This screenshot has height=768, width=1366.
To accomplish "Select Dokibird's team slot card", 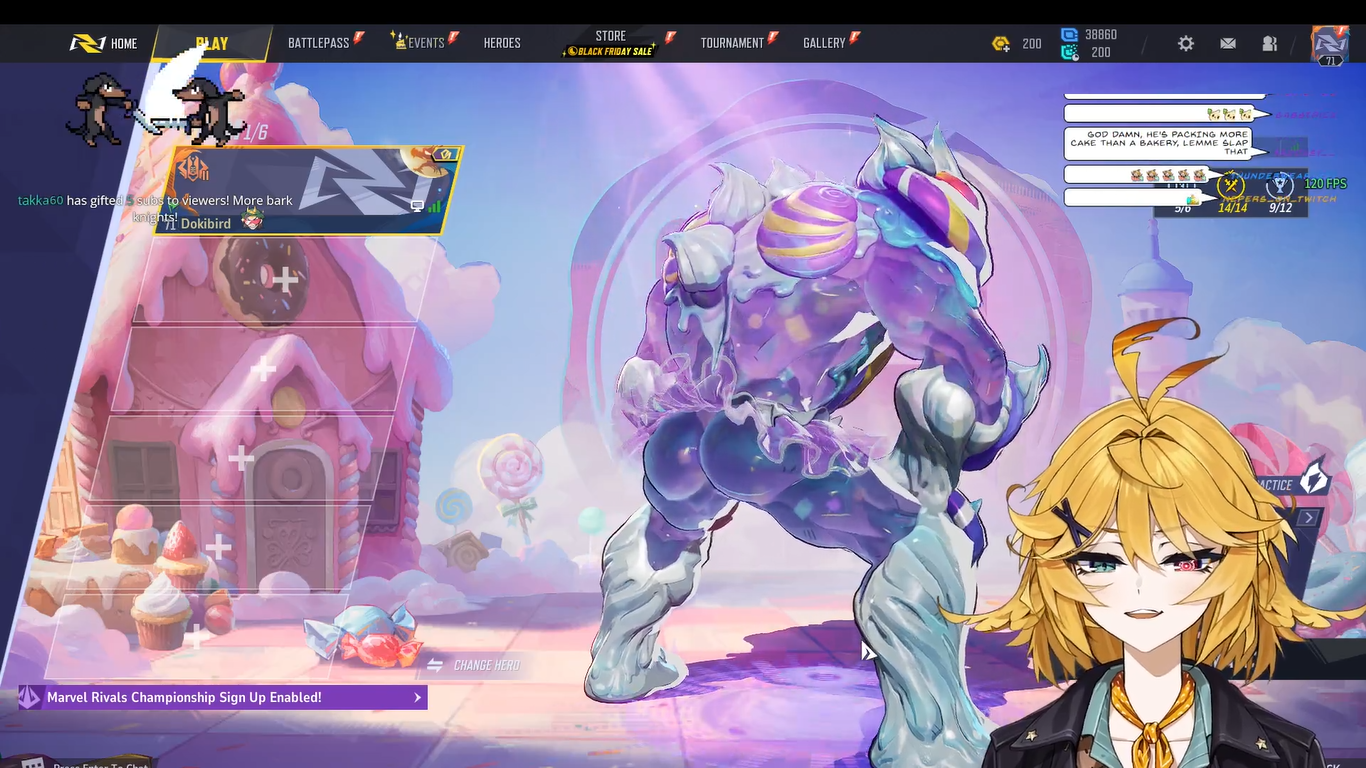I will coord(310,191).
